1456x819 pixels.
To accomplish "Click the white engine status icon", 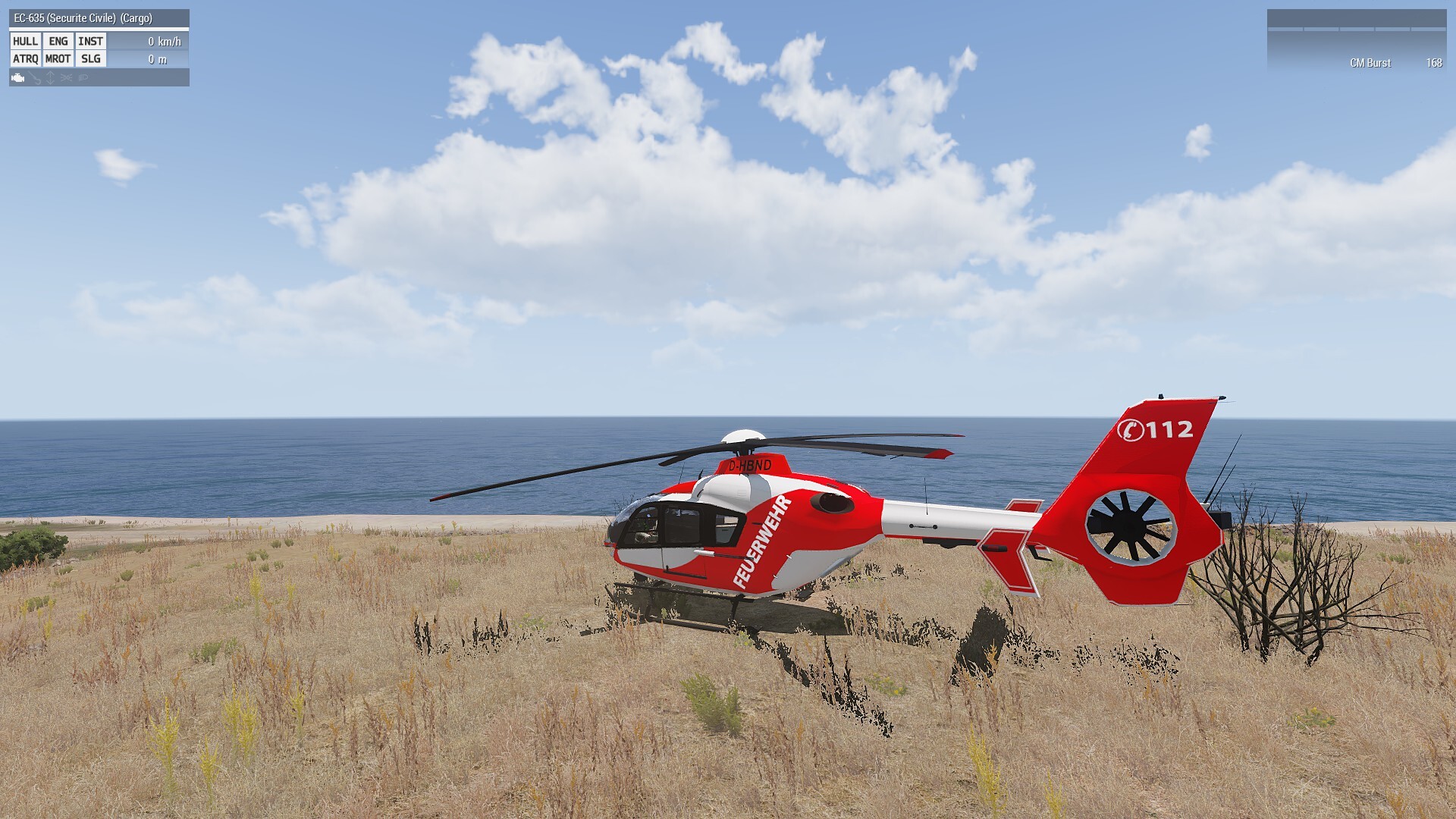I will (18, 77).
